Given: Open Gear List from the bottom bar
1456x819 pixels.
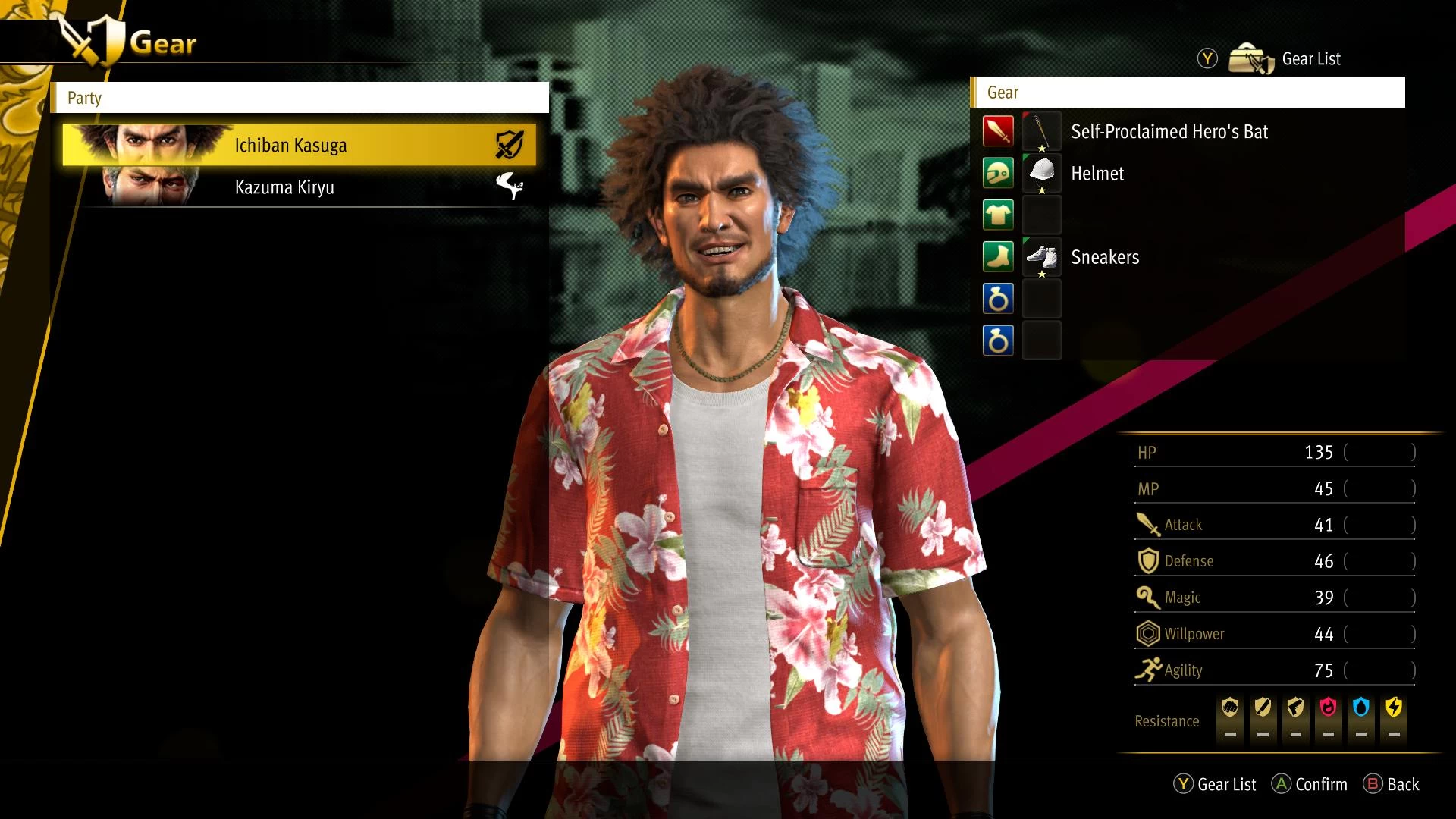Looking at the screenshot, I should (x=1215, y=784).
